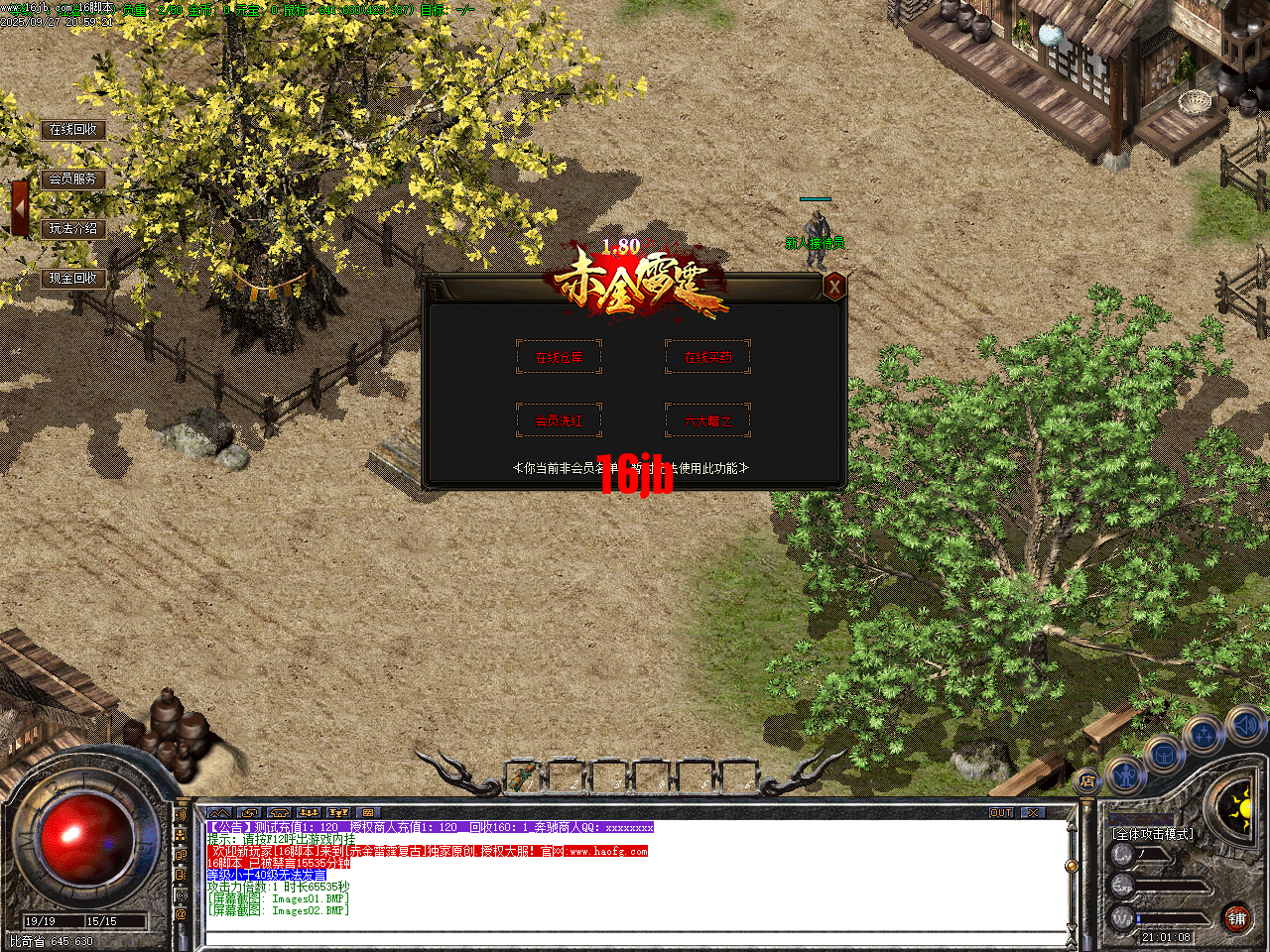This screenshot has width=1270, height=952.
Task: Click the Exp progress bar
Action: click(x=1171, y=886)
